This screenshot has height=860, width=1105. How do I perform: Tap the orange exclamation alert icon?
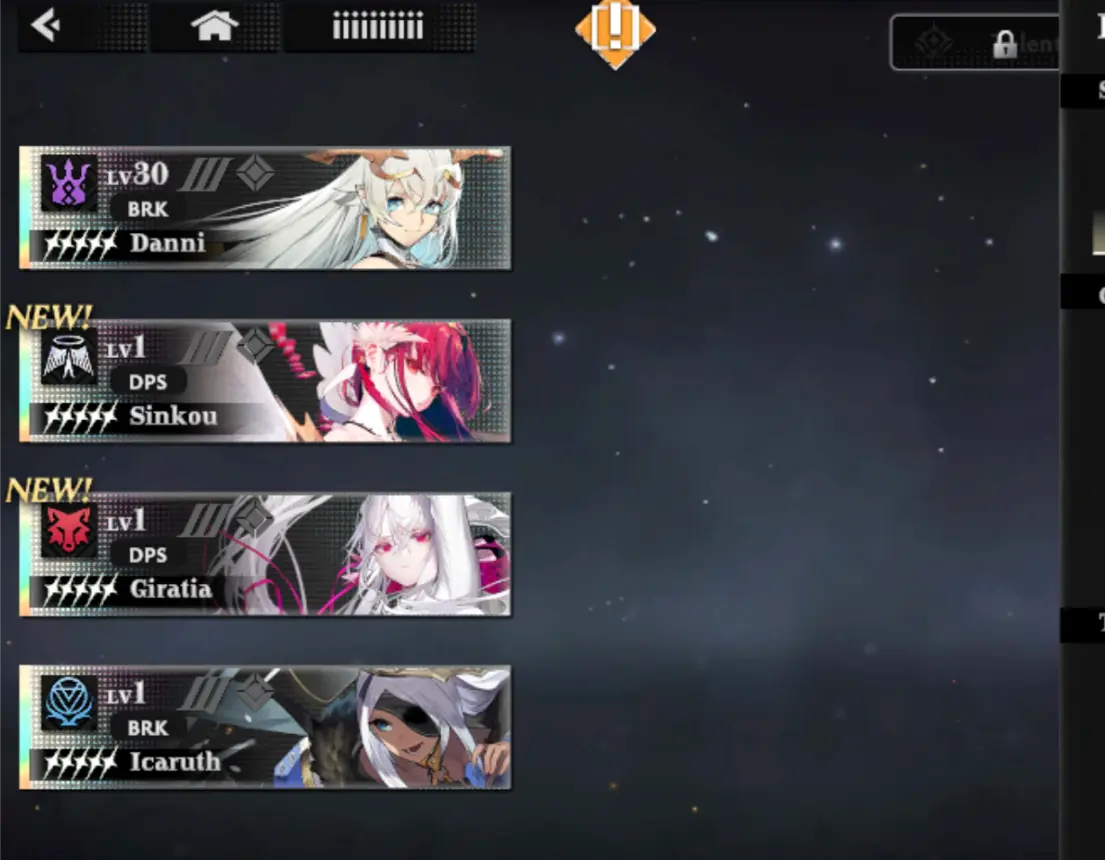point(615,30)
